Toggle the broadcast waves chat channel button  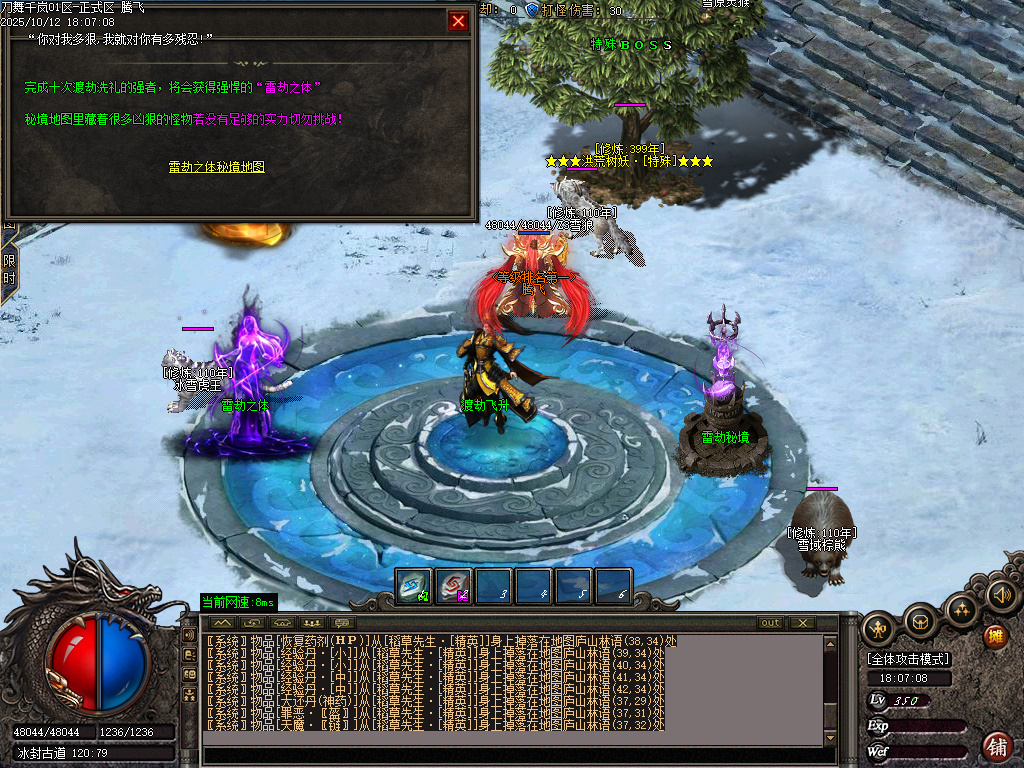tap(189, 636)
